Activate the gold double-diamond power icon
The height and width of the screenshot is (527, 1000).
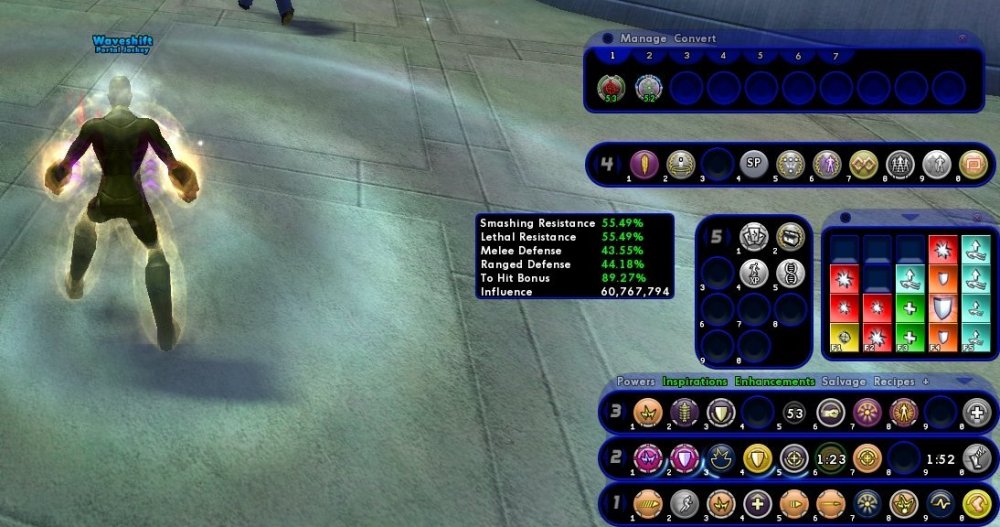[x=863, y=164]
